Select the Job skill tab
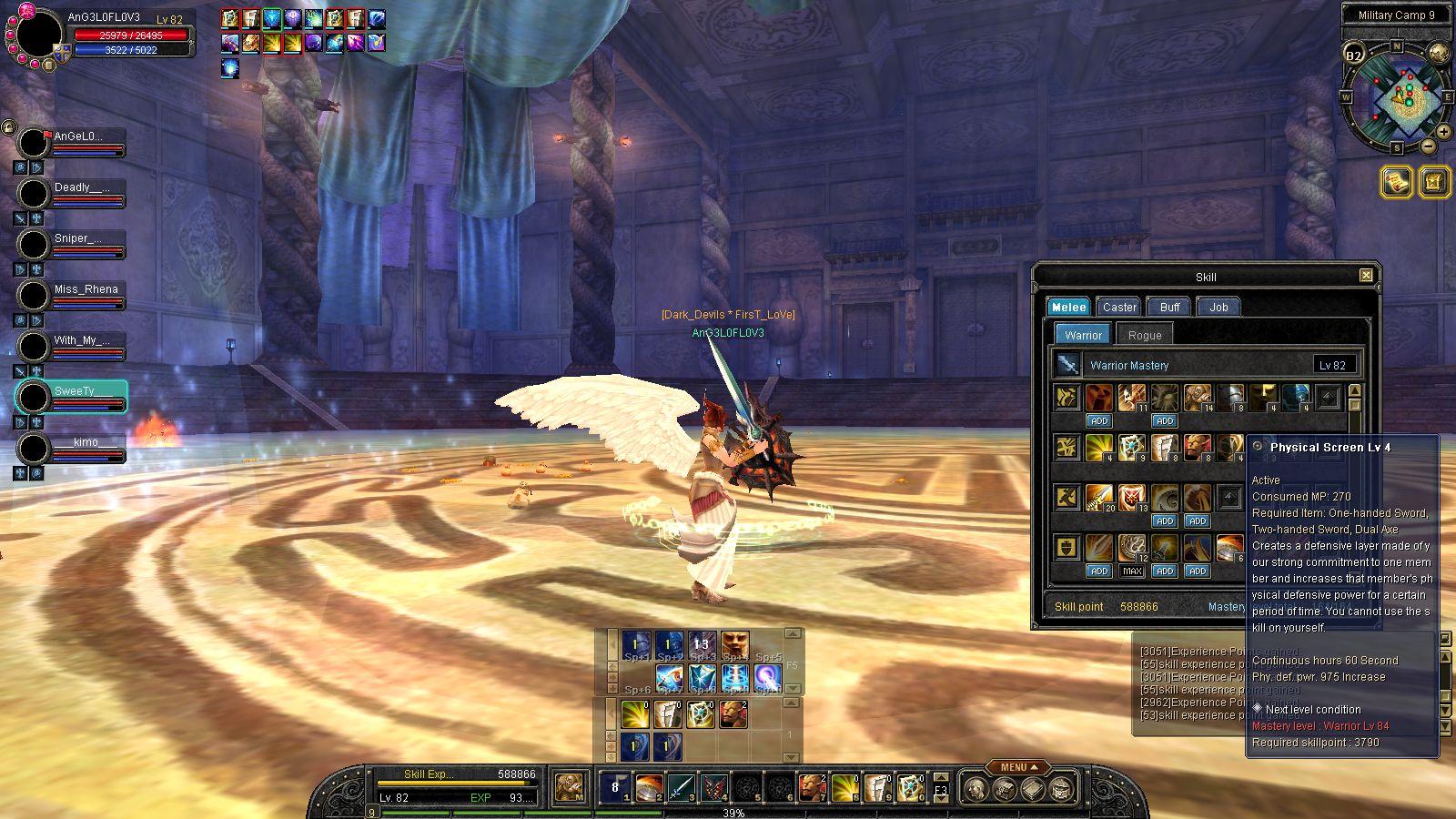Screen dimensions: 1456x819 [1218, 307]
